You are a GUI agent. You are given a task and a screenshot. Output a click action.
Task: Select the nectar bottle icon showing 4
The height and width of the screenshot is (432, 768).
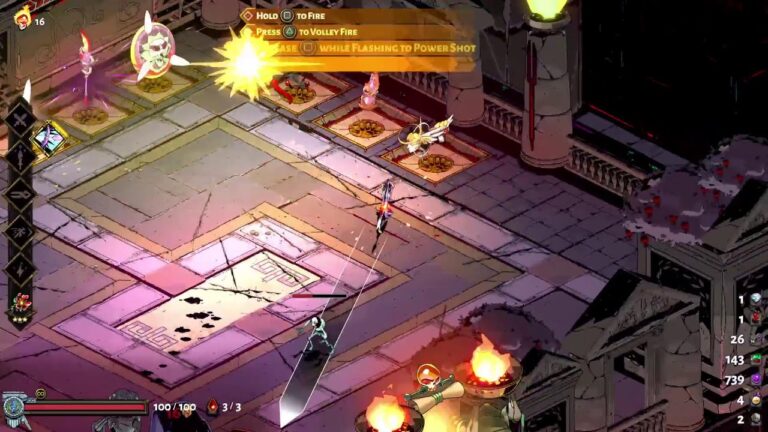pos(756,399)
